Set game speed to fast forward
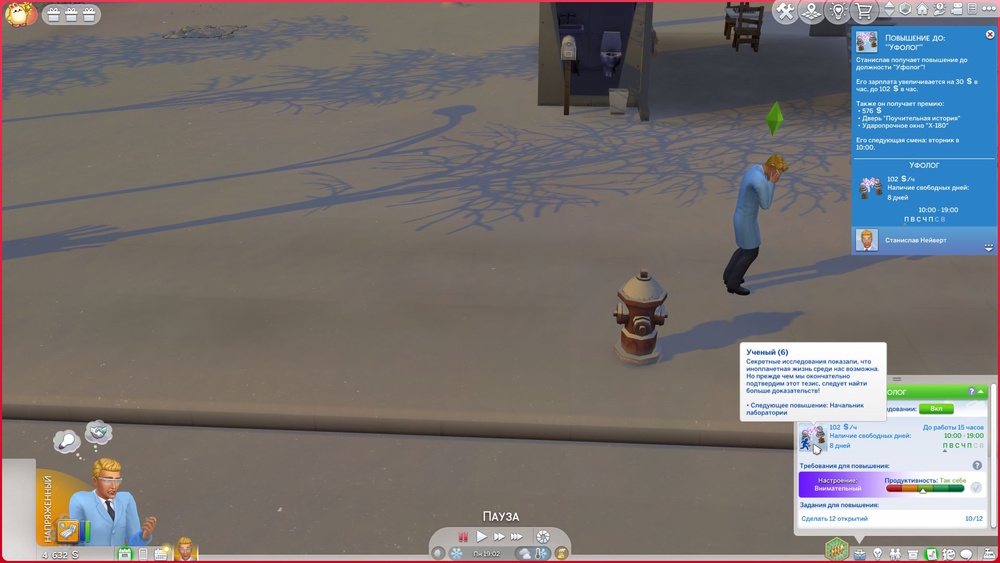1000x563 pixels. coord(499,537)
